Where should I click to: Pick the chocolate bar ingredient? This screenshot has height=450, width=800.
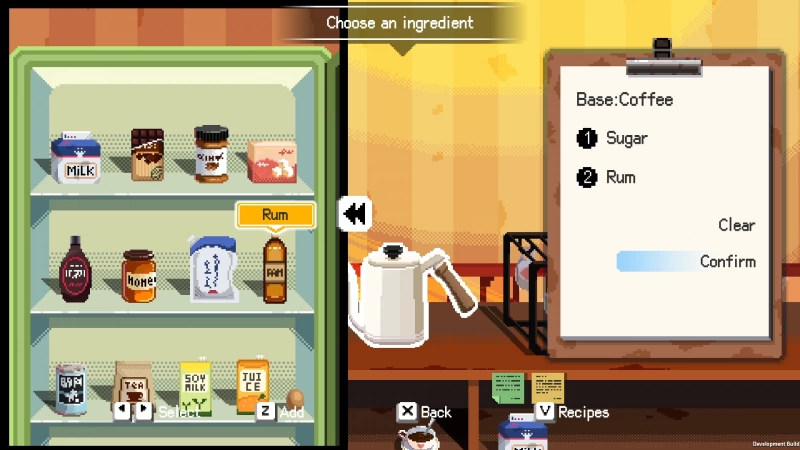point(147,155)
